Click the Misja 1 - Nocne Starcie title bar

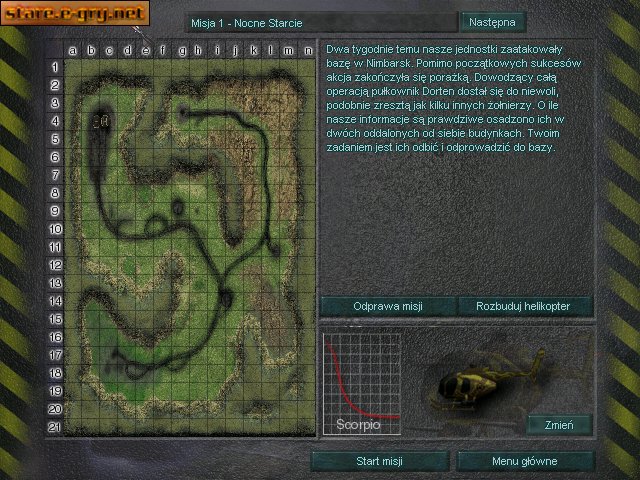tap(320, 22)
